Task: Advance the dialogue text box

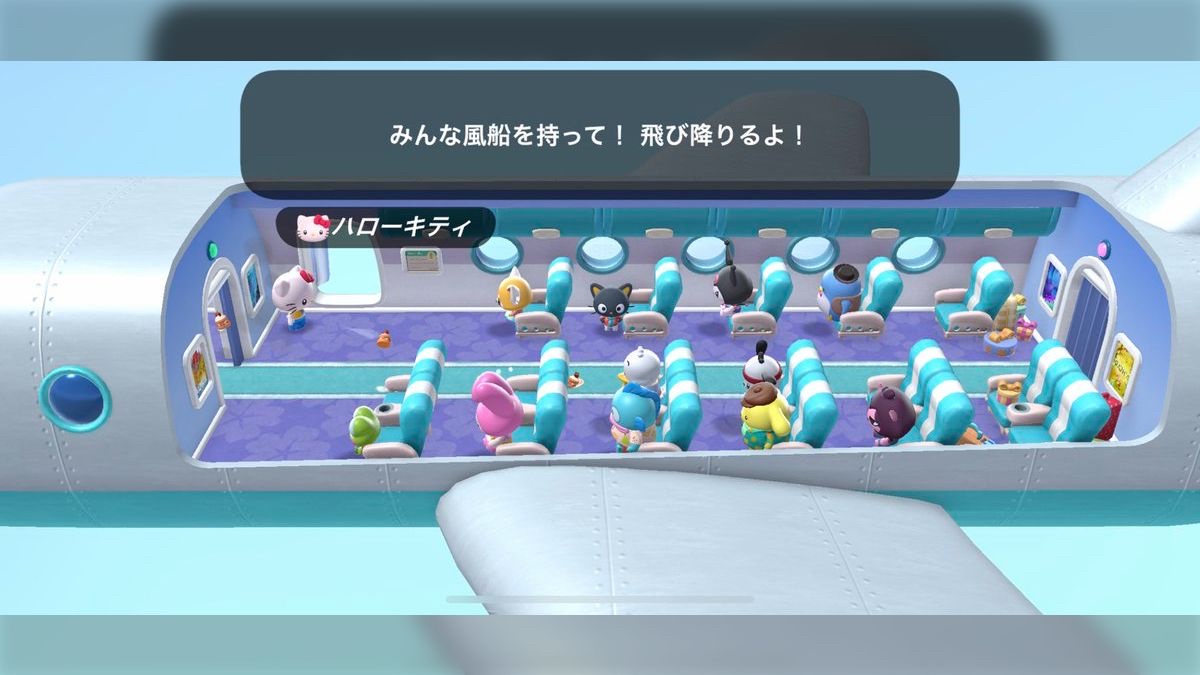Action: (599, 135)
